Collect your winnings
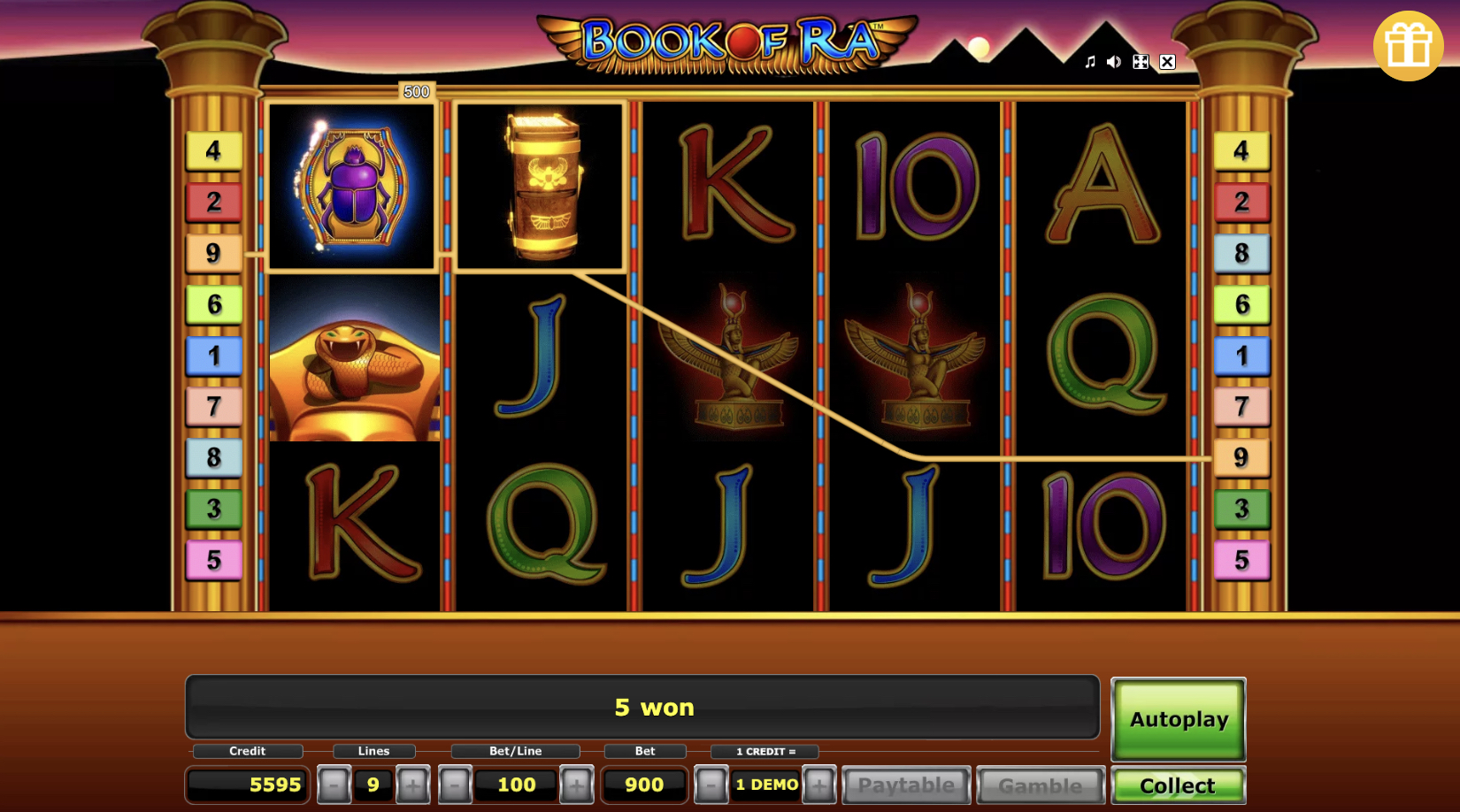Image resolution: width=1460 pixels, height=812 pixels. coord(1179,785)
